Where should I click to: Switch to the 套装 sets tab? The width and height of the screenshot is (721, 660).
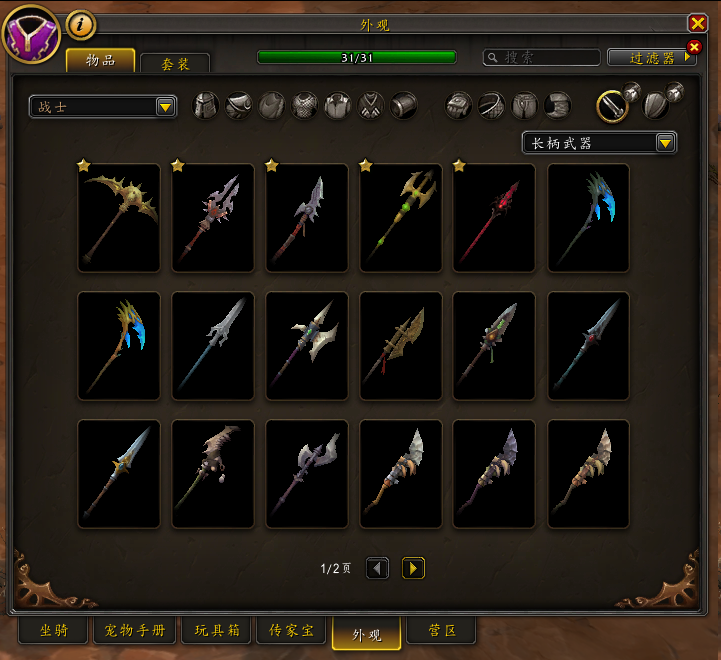[x=175, y=63]
